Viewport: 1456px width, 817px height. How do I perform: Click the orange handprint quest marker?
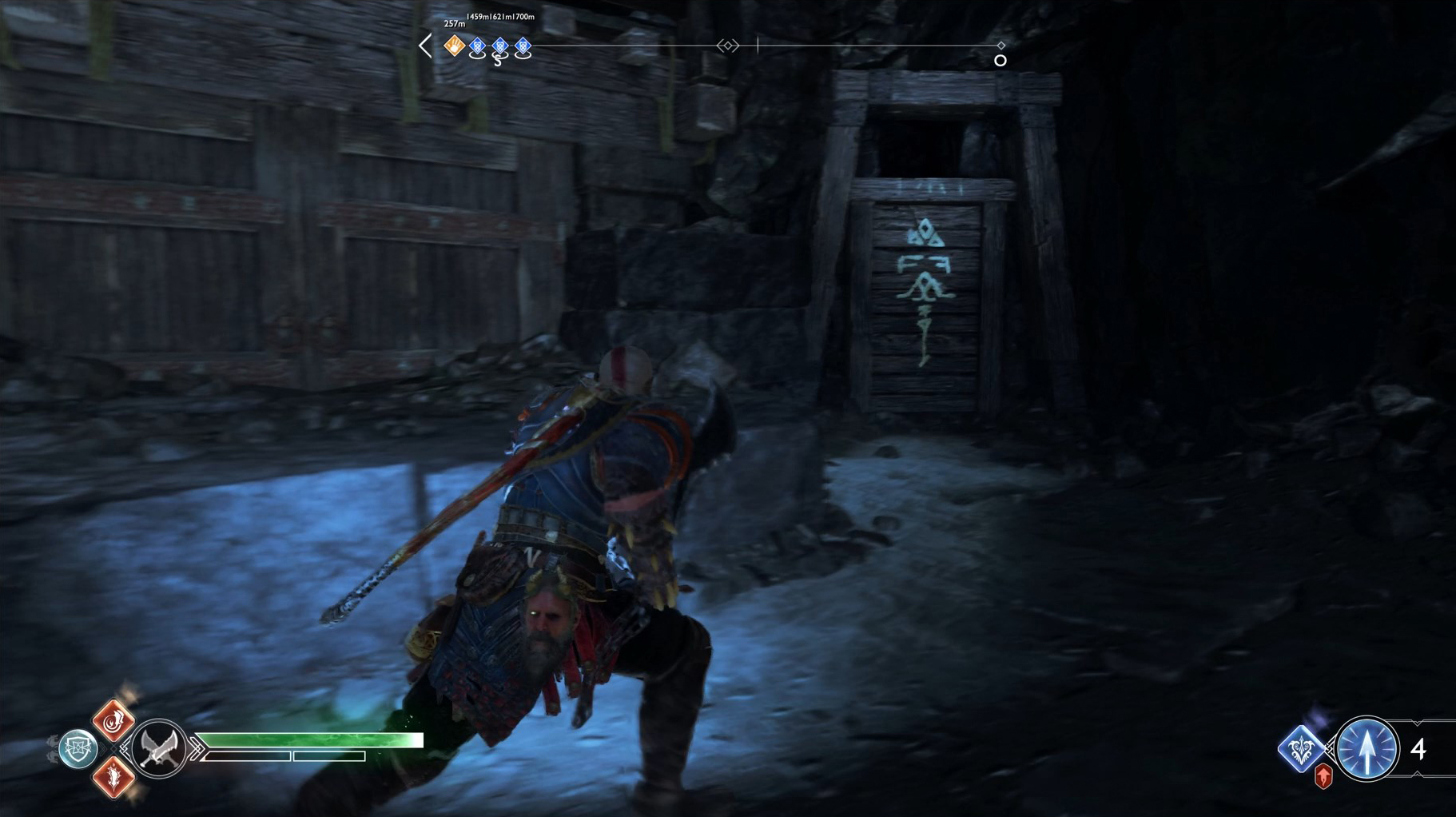coord(454,47)
